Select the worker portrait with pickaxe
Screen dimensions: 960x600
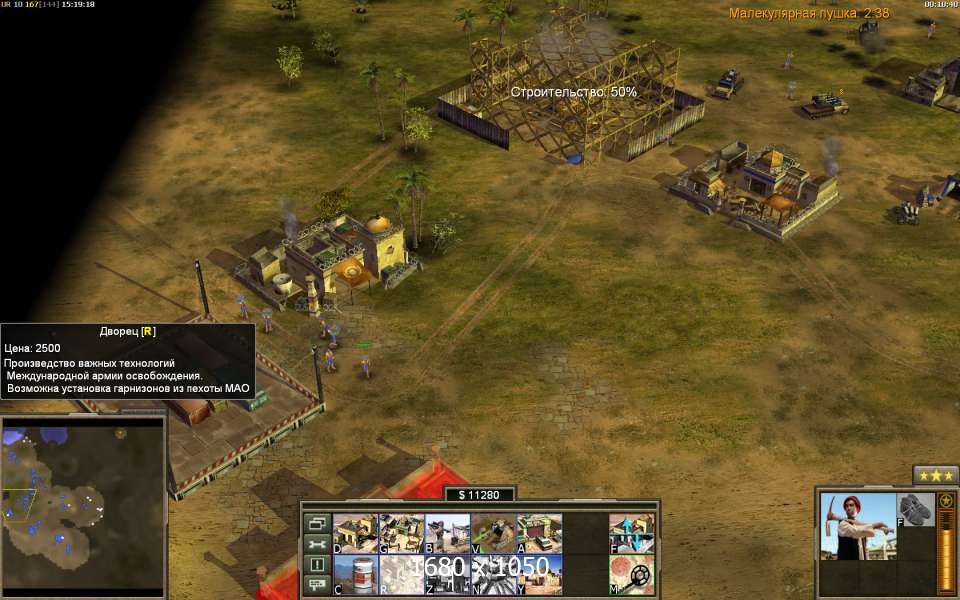(857, 526)
